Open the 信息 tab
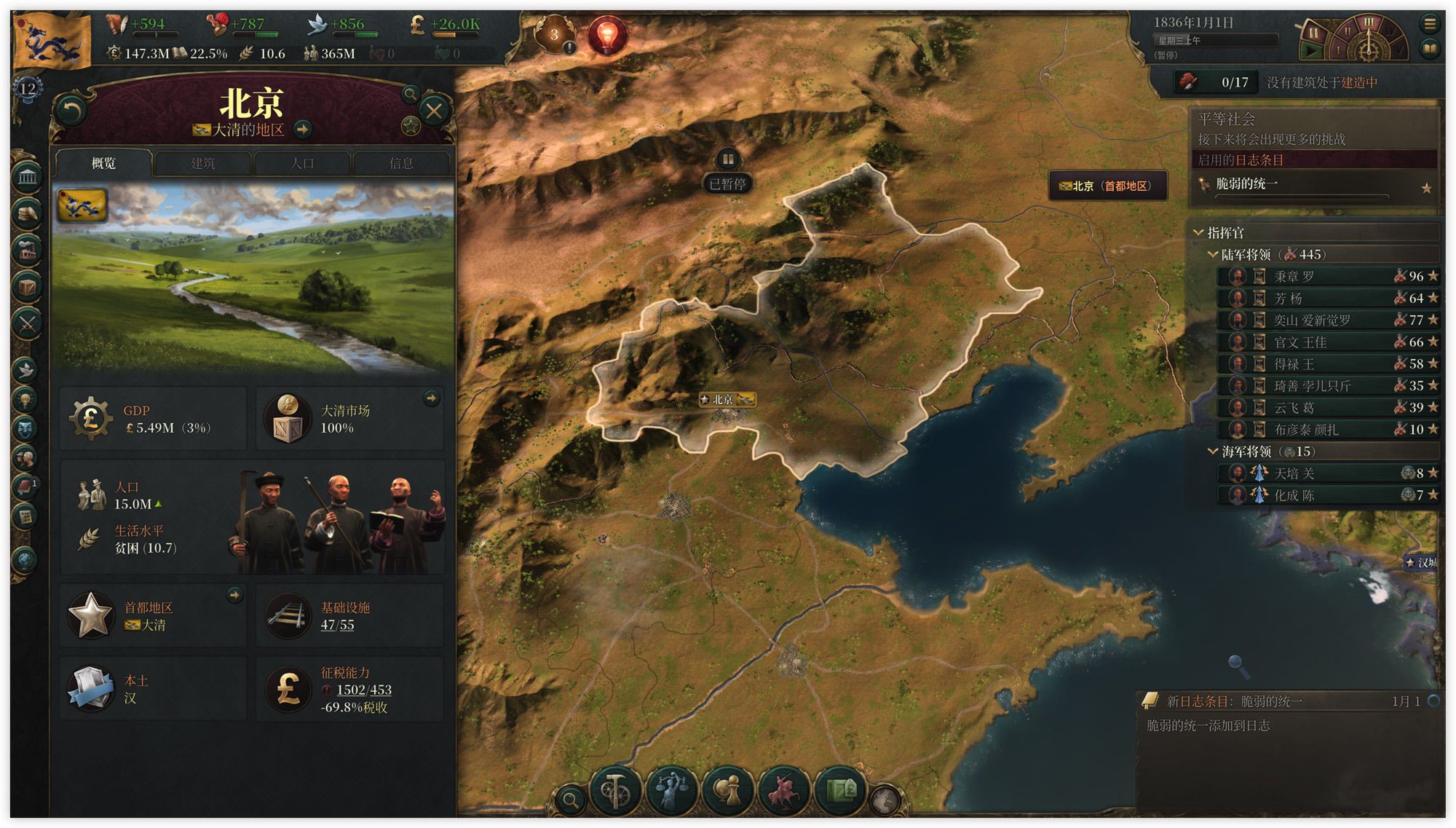The image size is (1456, 828). (x=401, y=163)
